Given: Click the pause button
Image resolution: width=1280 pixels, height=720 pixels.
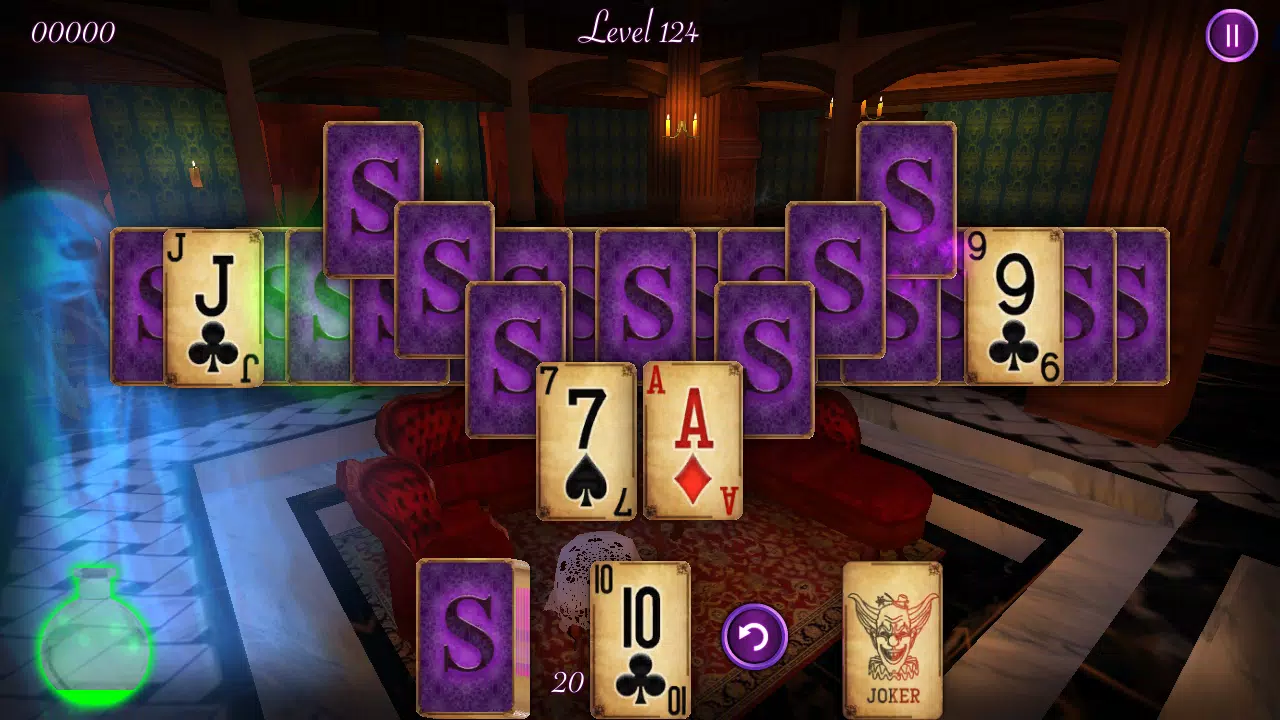Looking at the screenshot, I should (1232, 36).
